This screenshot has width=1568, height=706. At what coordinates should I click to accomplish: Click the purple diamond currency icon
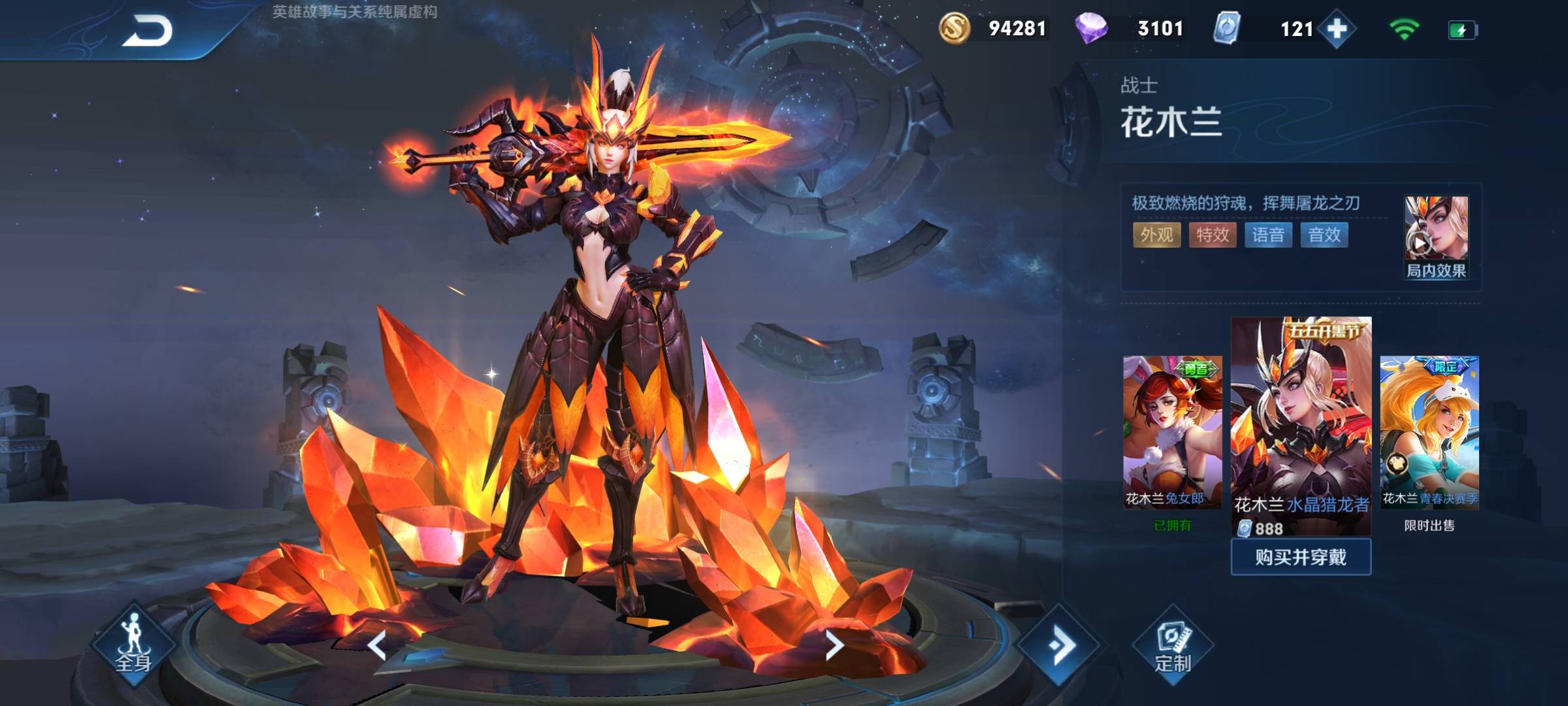click(x=1091, y=29)
